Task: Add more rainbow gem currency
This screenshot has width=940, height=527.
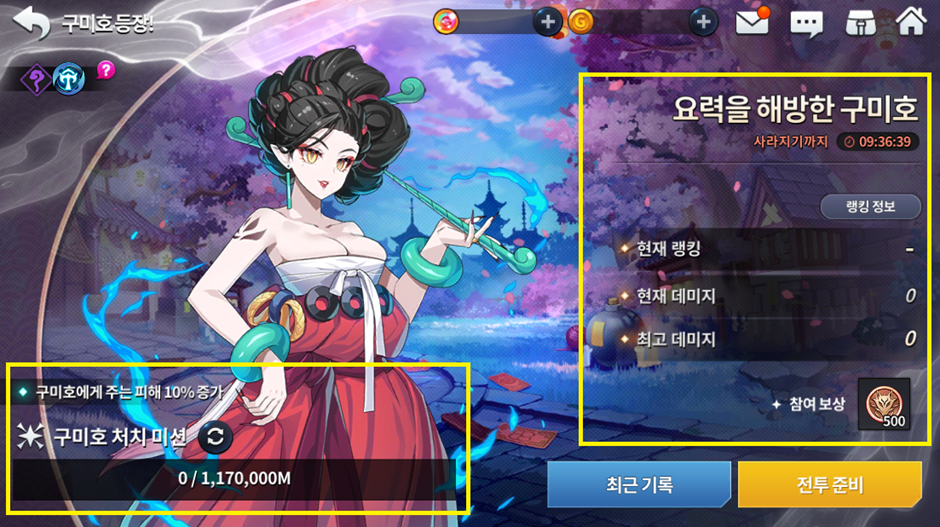Action: tap(547, 21)
